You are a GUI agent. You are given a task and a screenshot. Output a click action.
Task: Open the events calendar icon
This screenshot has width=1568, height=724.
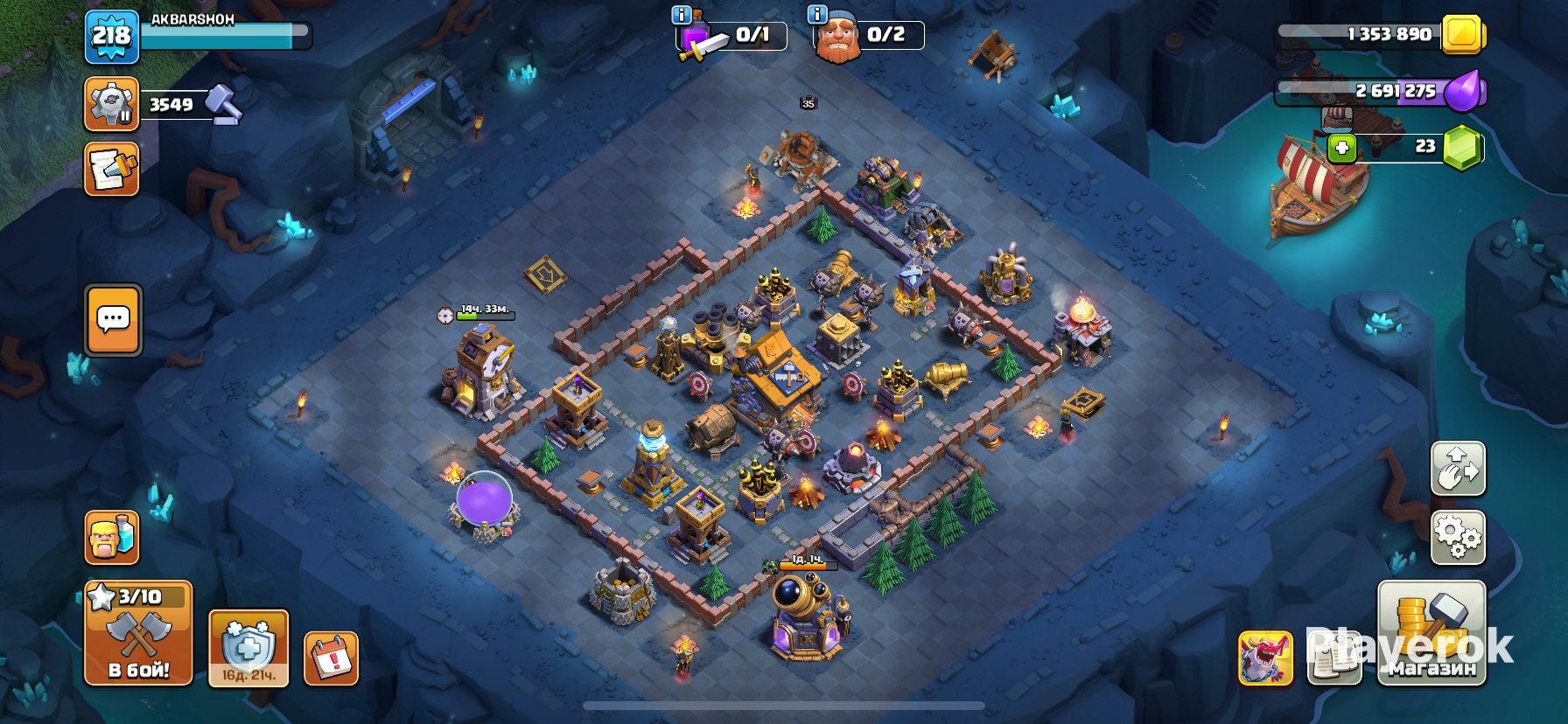[332, 658]
